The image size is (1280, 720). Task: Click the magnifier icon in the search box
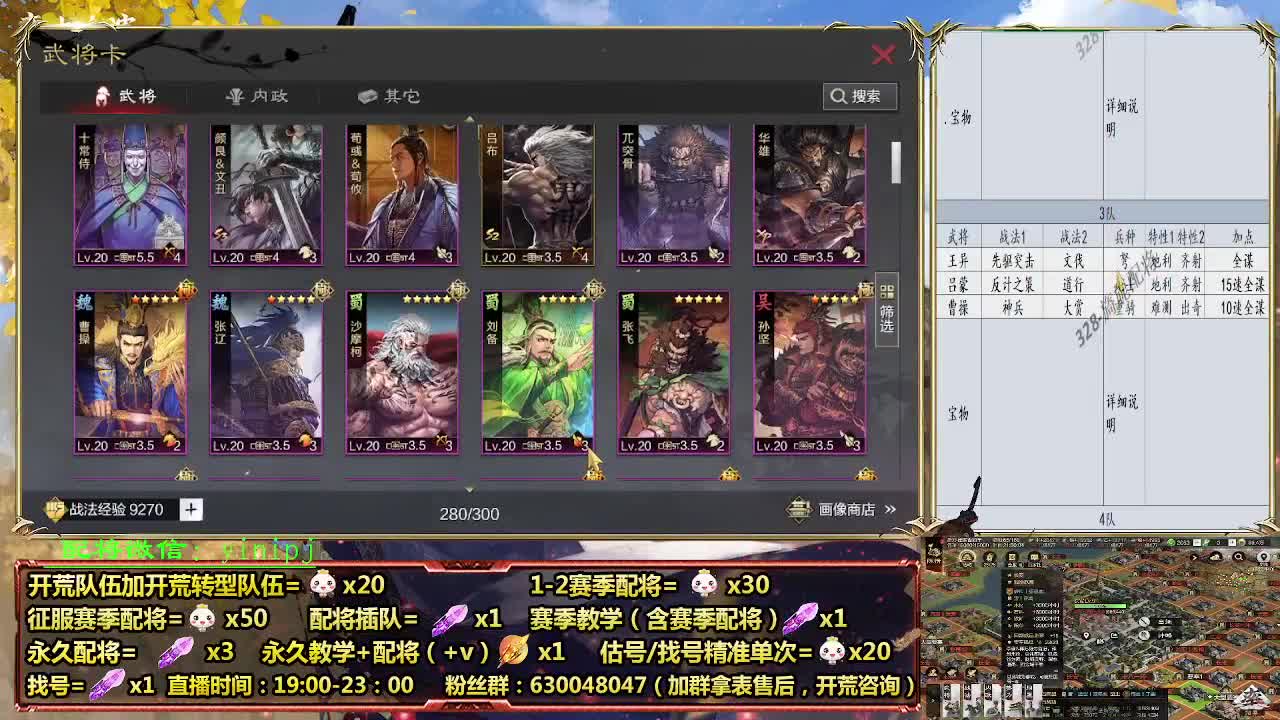point(839,96)
